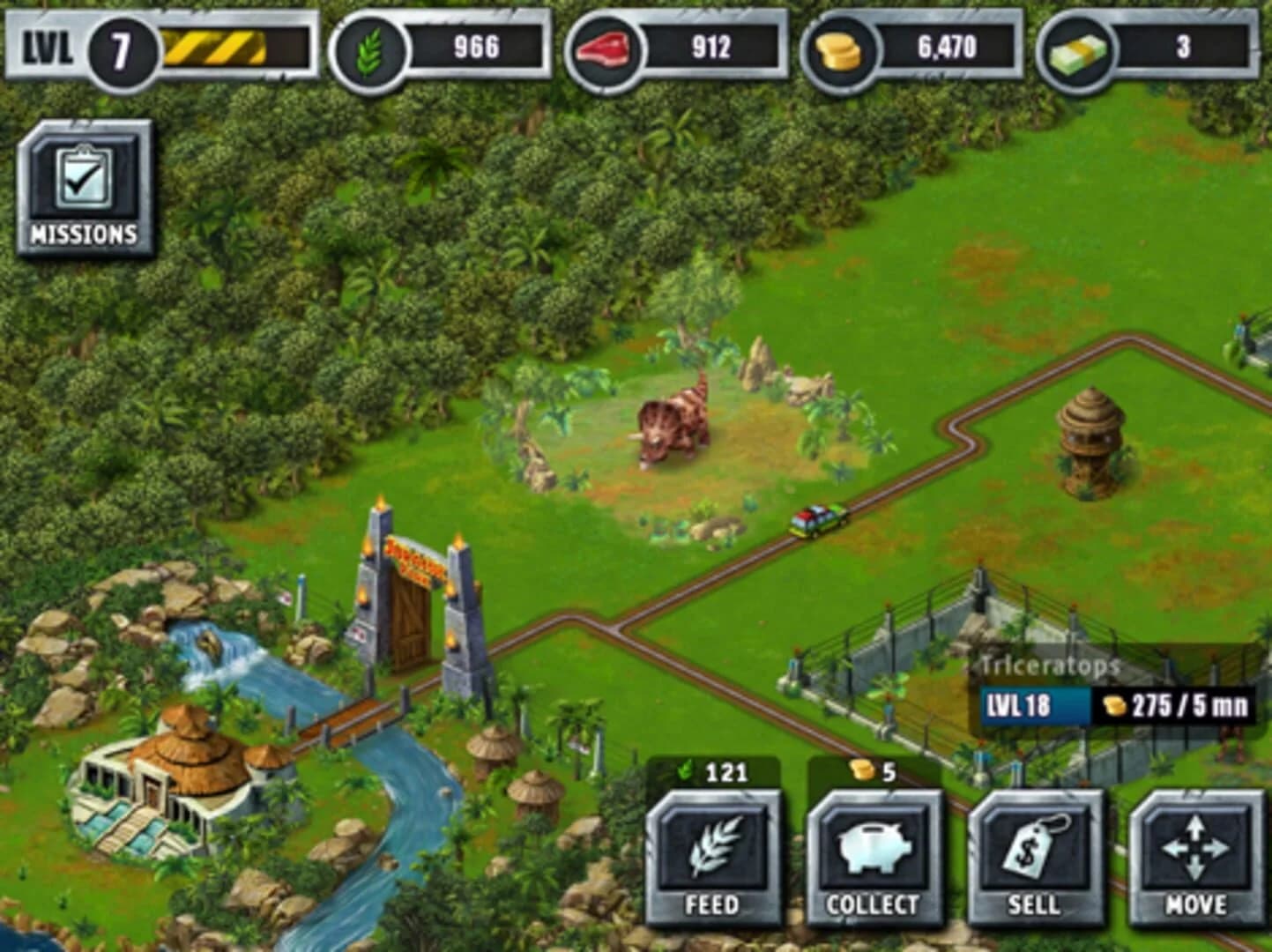Image resolution: width=1272 pixels, height=952 pixels.
Task: Open the Missions clipboard panel
Action: coord(85,185)
